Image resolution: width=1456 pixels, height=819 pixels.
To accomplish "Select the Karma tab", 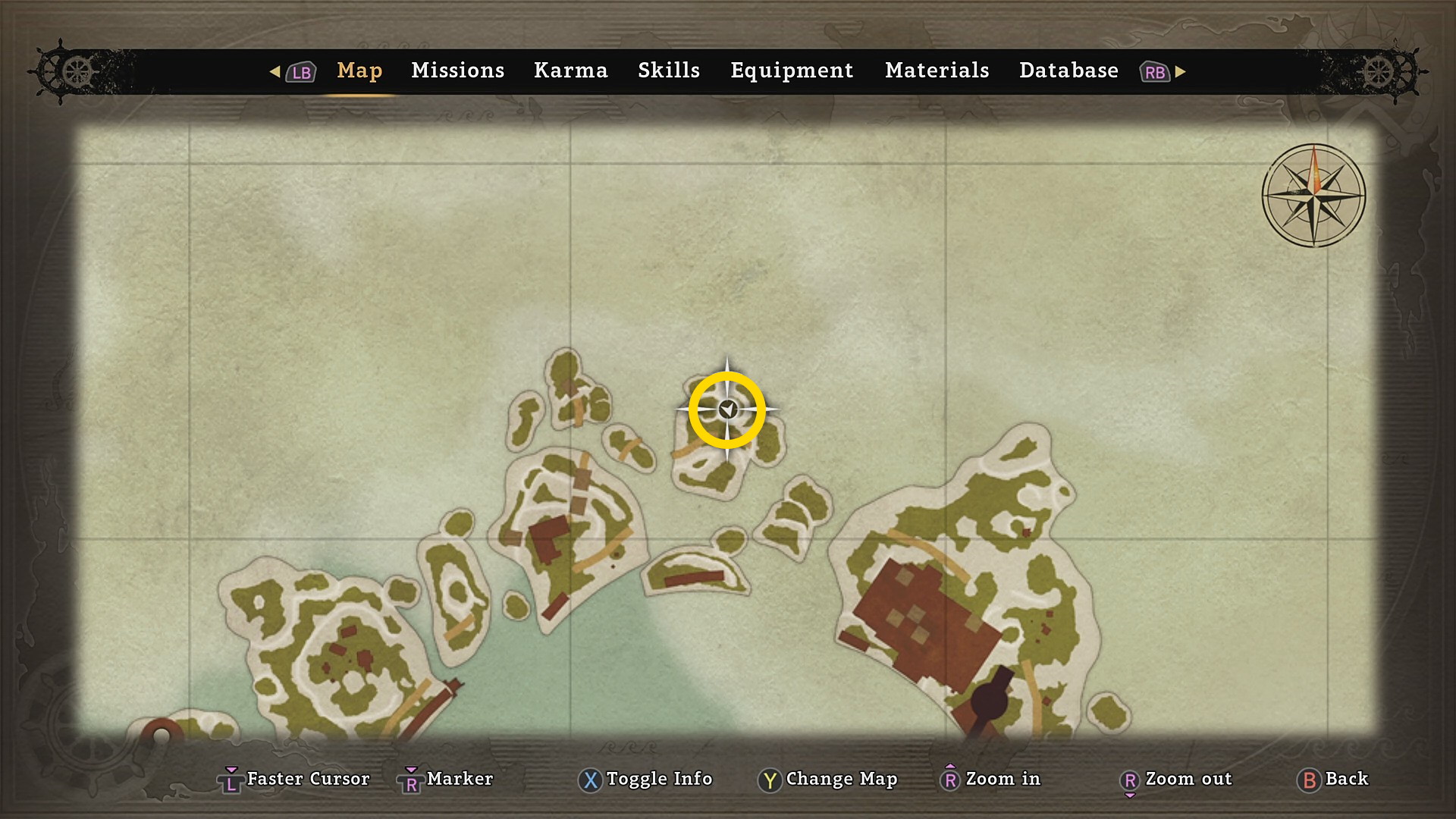I will point(570,71).
